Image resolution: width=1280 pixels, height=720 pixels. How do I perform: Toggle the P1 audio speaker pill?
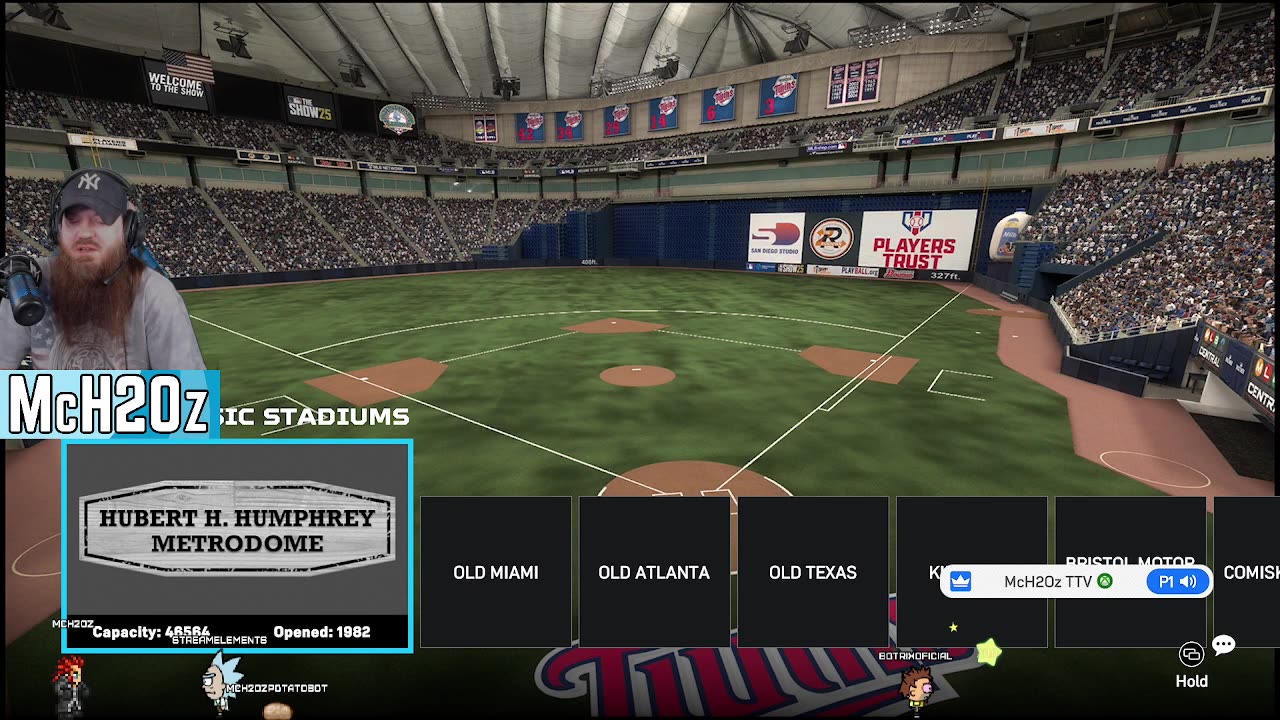click(1177, 582)
